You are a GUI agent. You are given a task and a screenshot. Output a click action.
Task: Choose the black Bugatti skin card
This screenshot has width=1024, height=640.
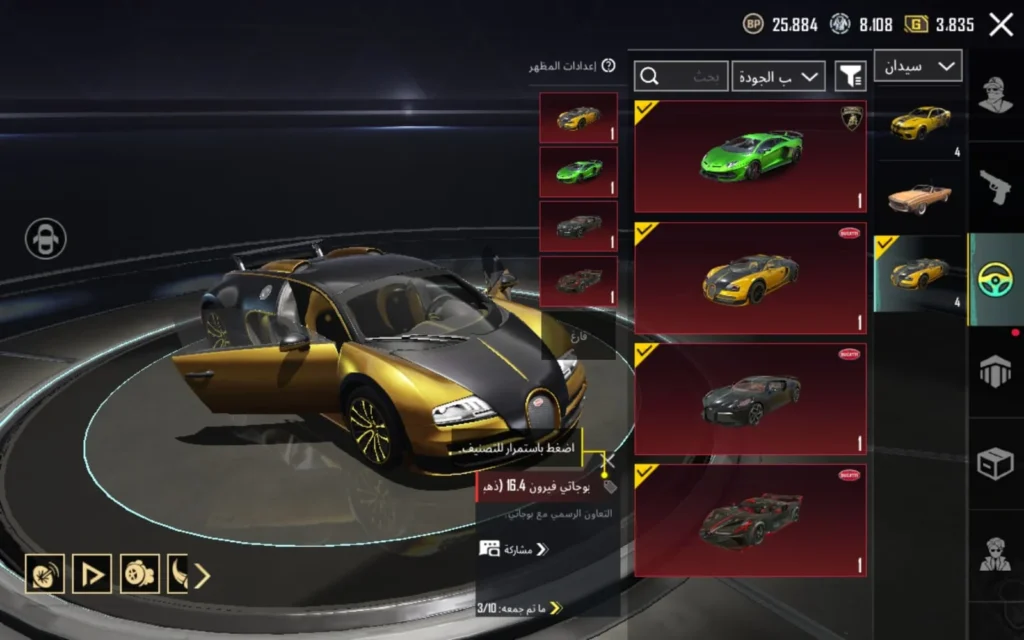tap(750, 400)
